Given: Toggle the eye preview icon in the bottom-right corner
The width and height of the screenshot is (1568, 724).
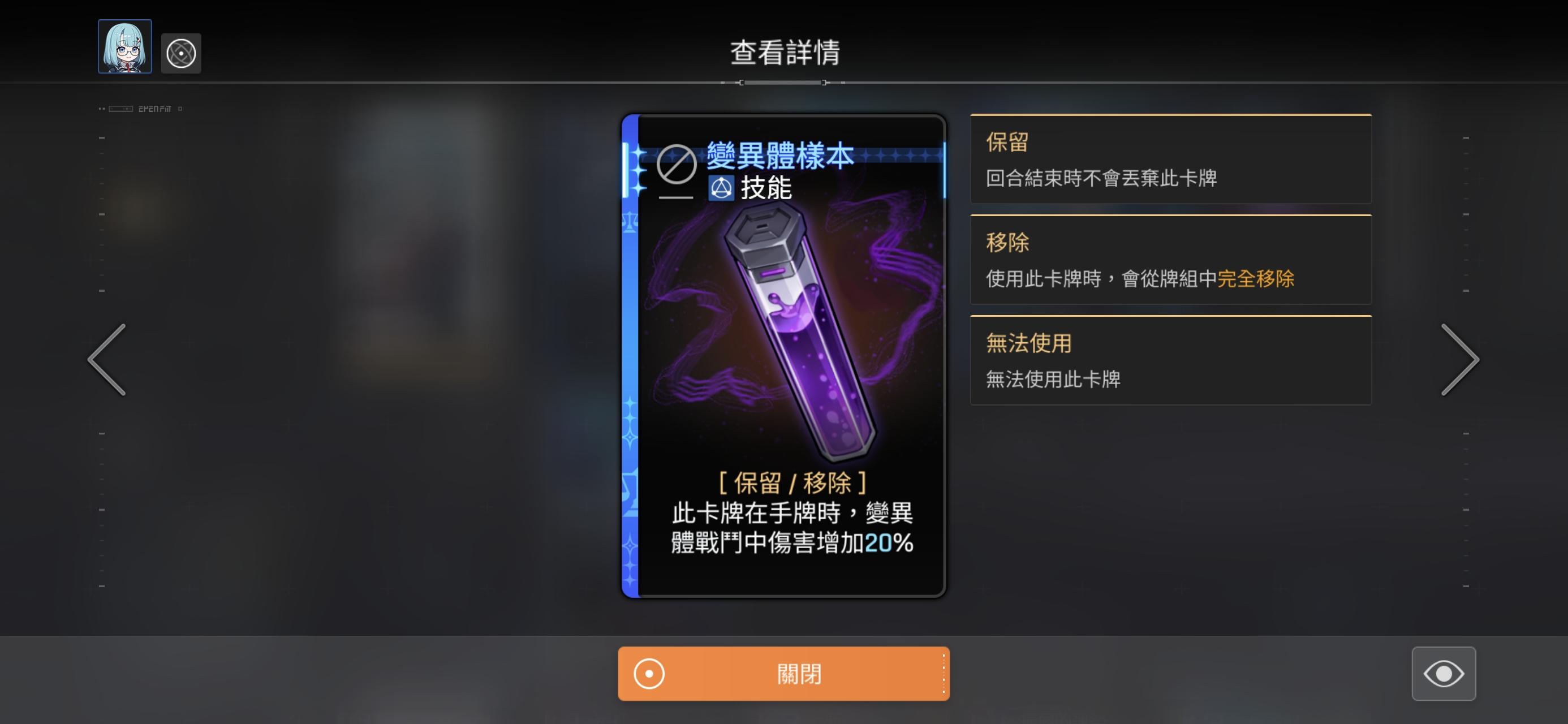Looking at the screenshot, I should (x=1445, y=674).
